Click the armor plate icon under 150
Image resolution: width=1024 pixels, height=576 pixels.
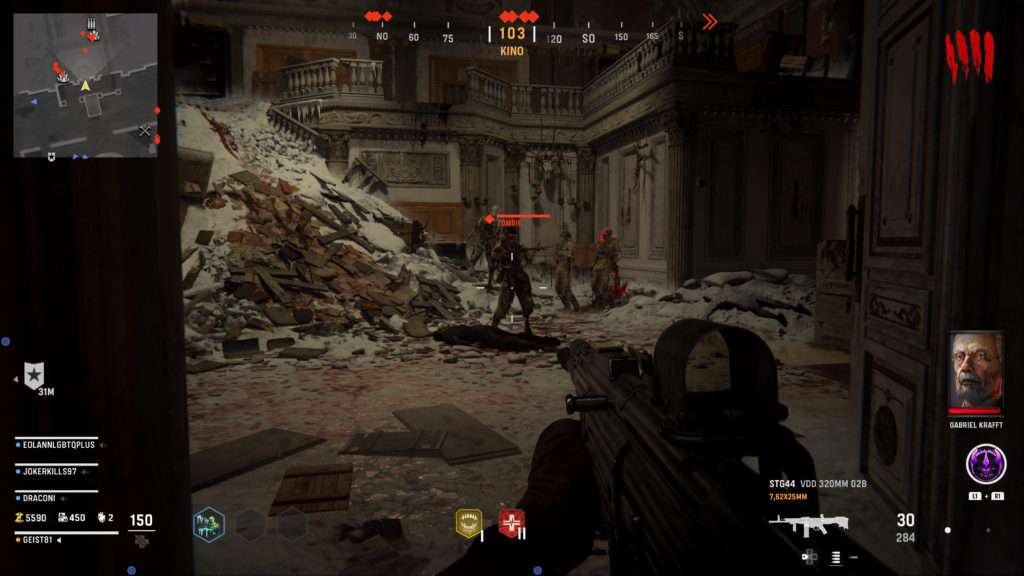(x=142, y=540)
